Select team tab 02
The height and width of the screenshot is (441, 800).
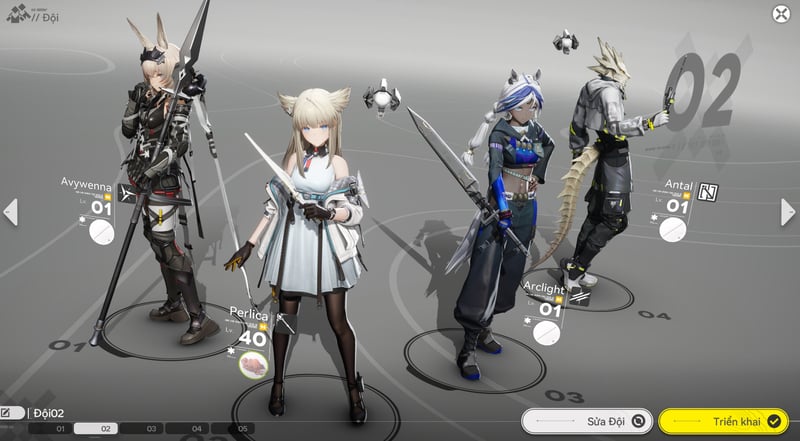coord(106,429)
